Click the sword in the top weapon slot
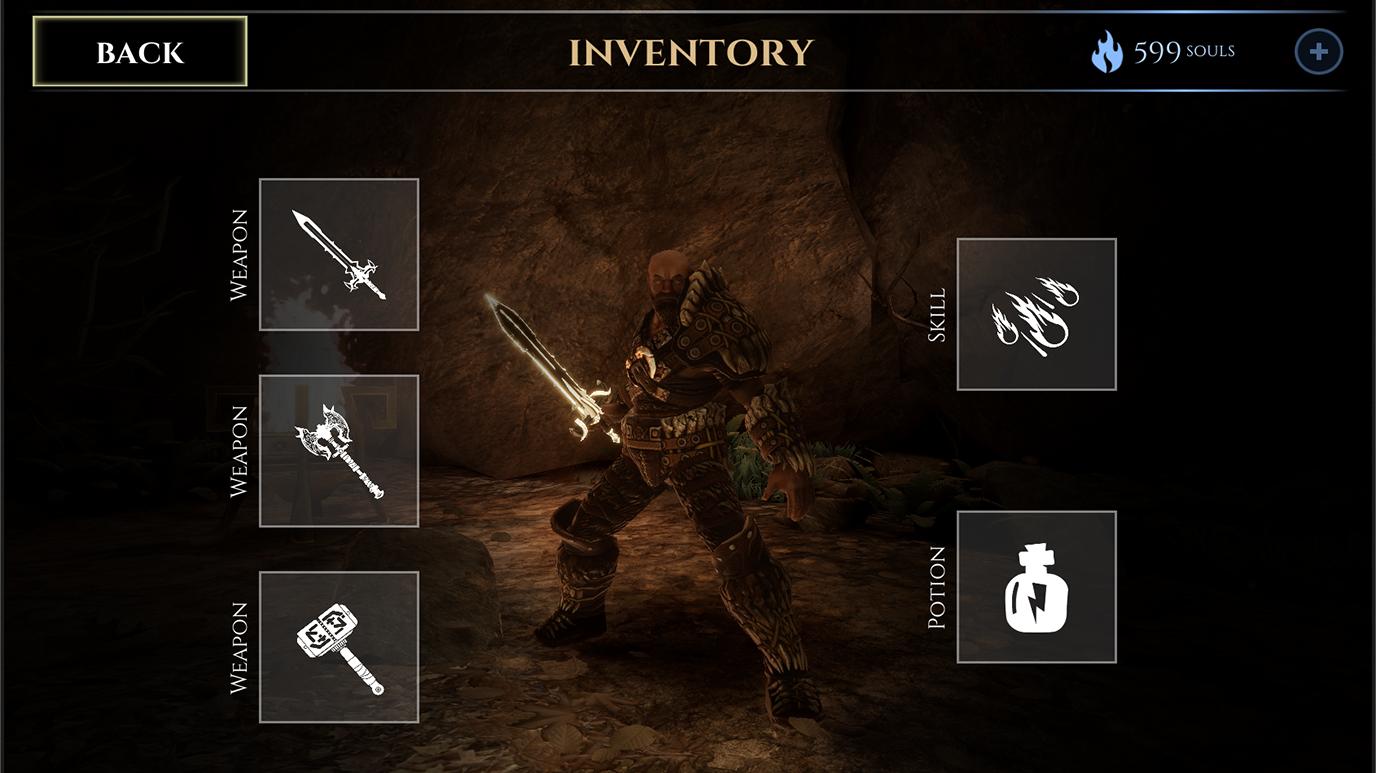The image size is (1376, 773). pyautogui.click(x=339, y=255)
